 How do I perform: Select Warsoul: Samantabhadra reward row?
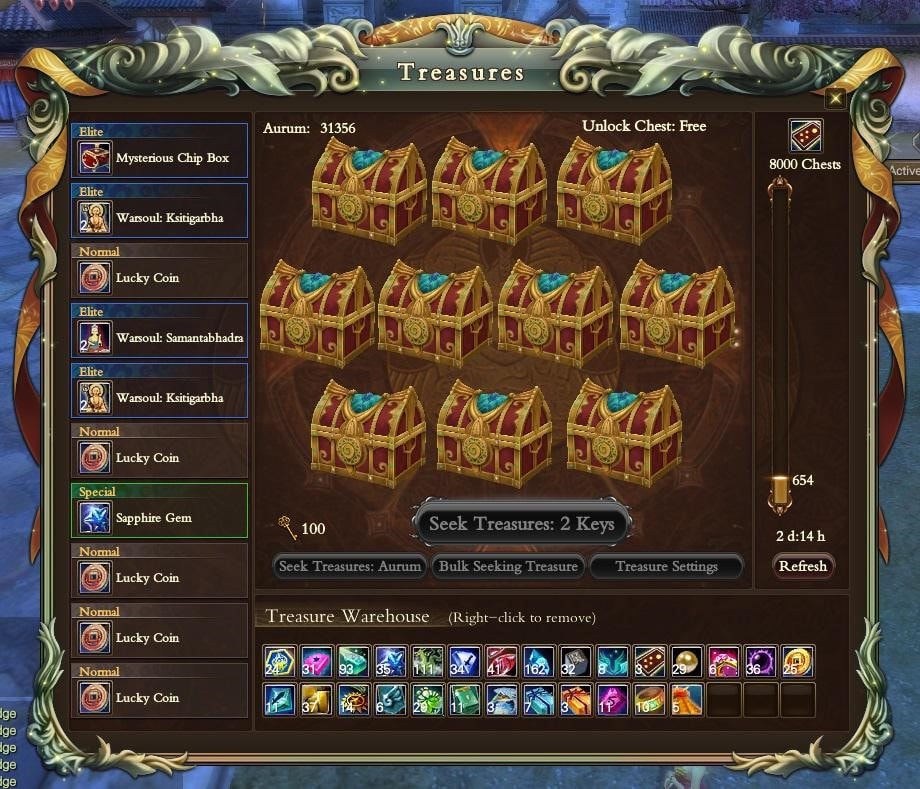(x=160, y=337)
